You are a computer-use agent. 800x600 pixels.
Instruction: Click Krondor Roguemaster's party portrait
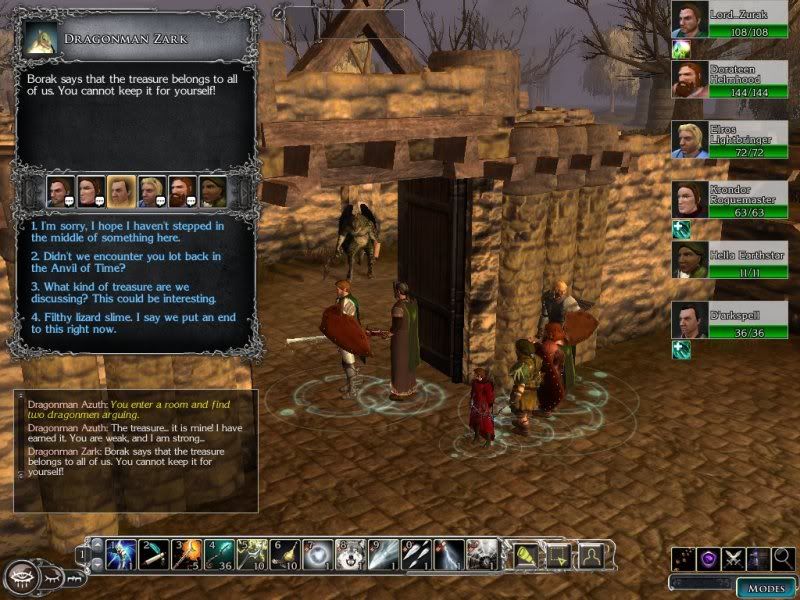click(x=690, y=199)
